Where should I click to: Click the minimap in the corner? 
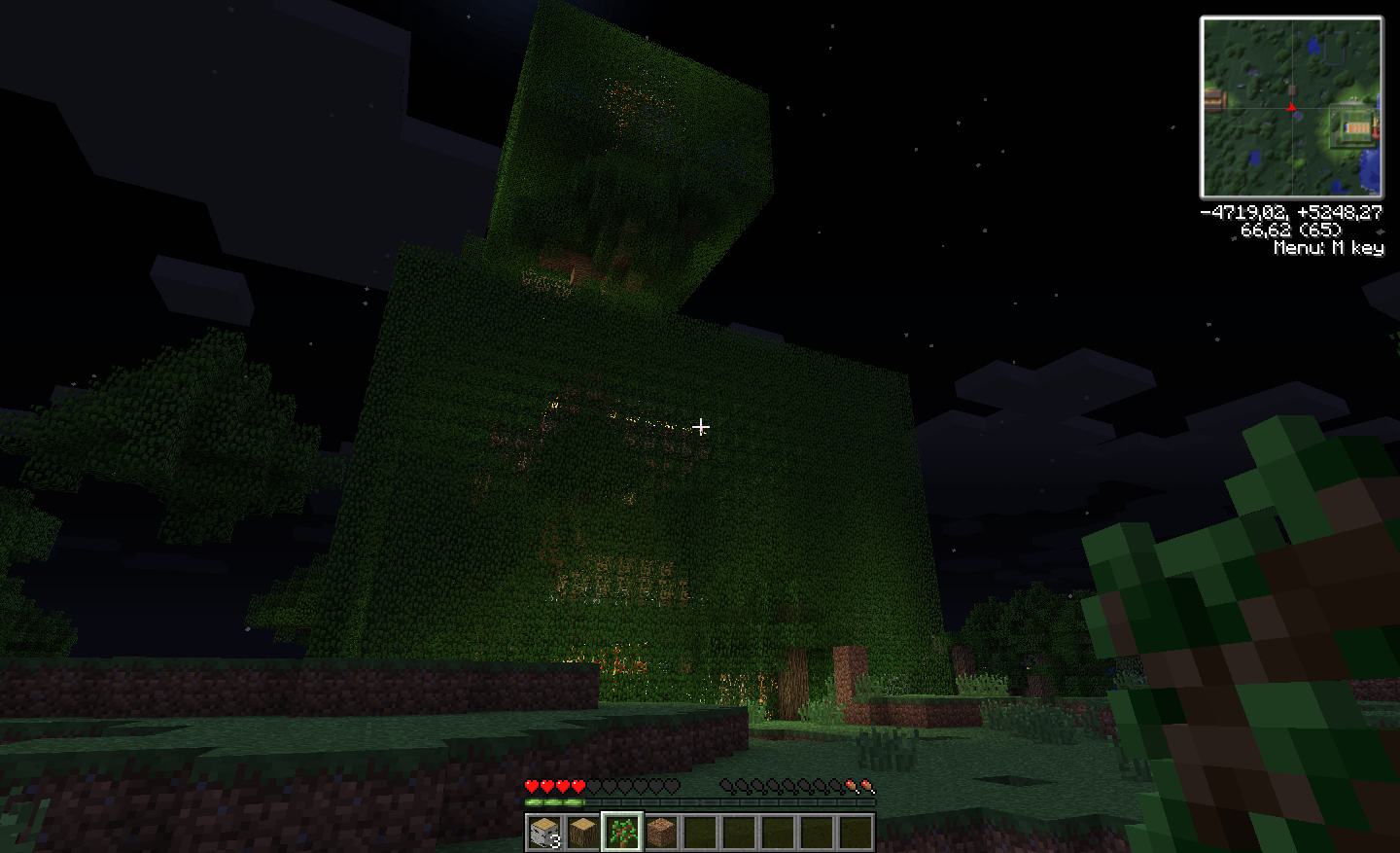tap(1291, 107)
